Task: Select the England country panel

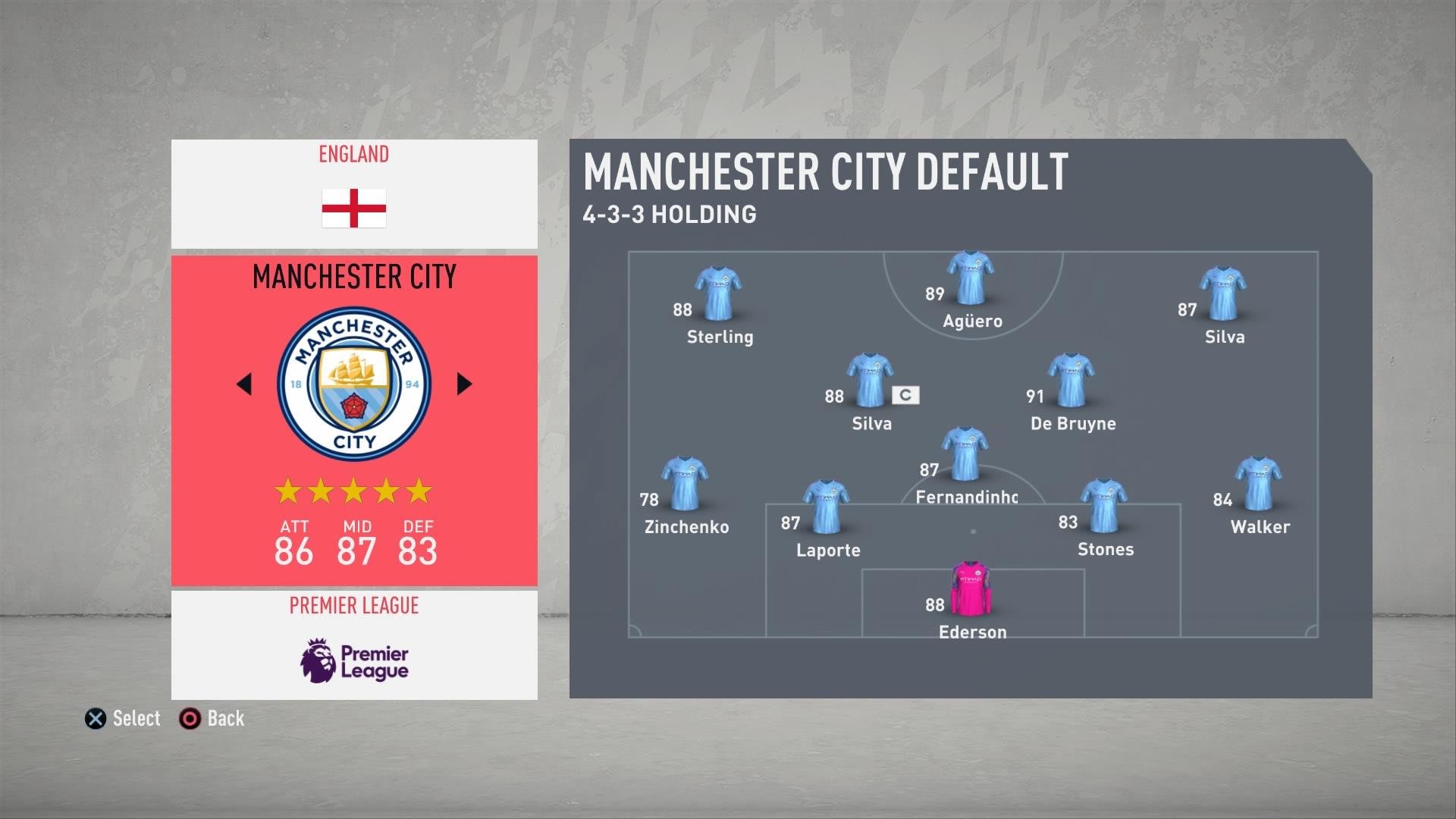Action: tap(354, 193)
